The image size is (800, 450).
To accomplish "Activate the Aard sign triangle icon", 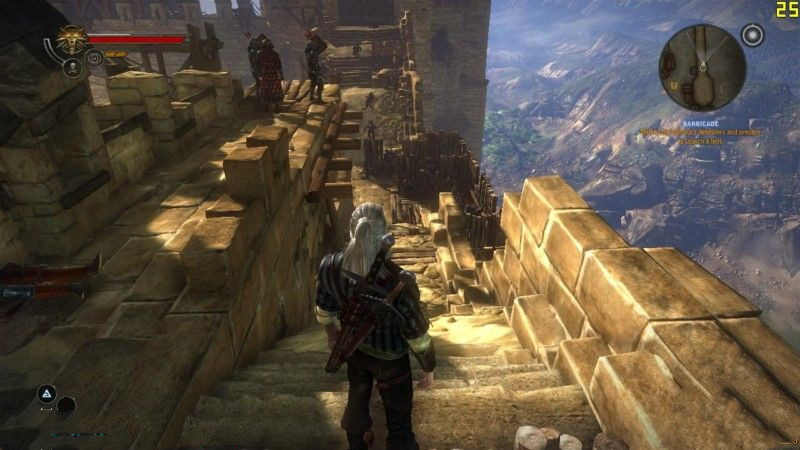I will [46, 394].
